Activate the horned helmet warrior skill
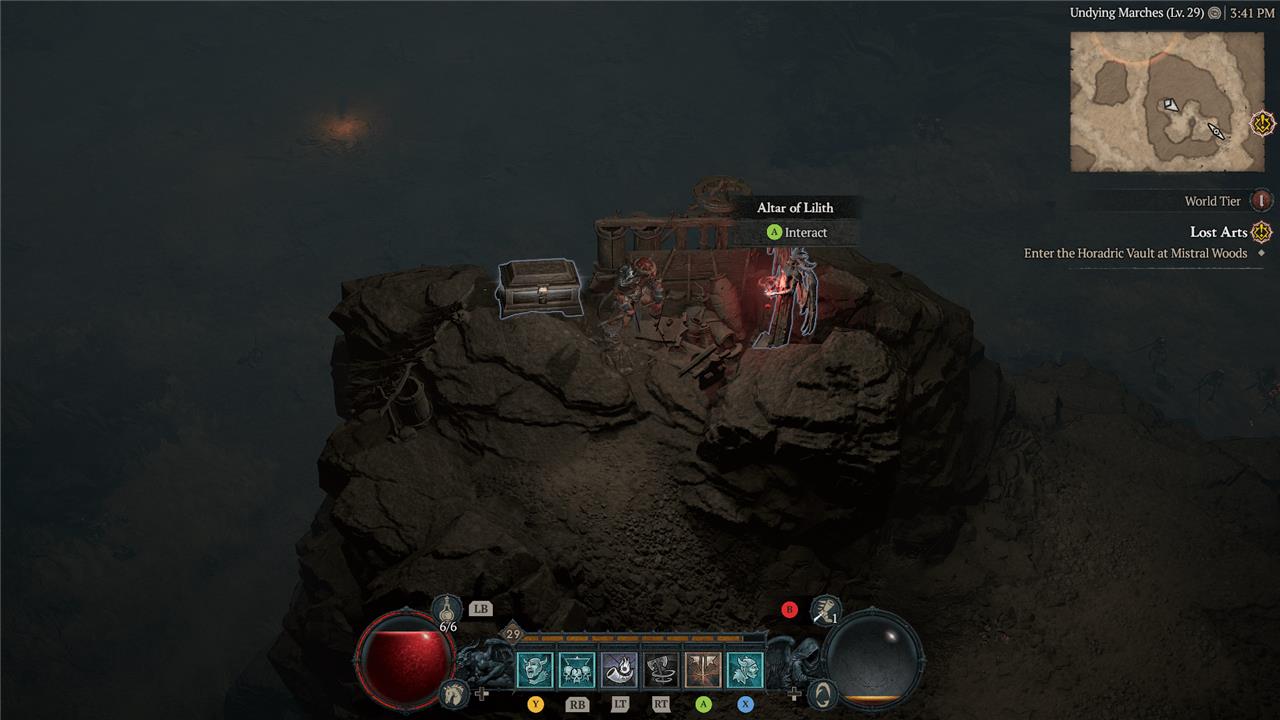This screenshot has height=720, width=1280. click(x=745, y=669)
